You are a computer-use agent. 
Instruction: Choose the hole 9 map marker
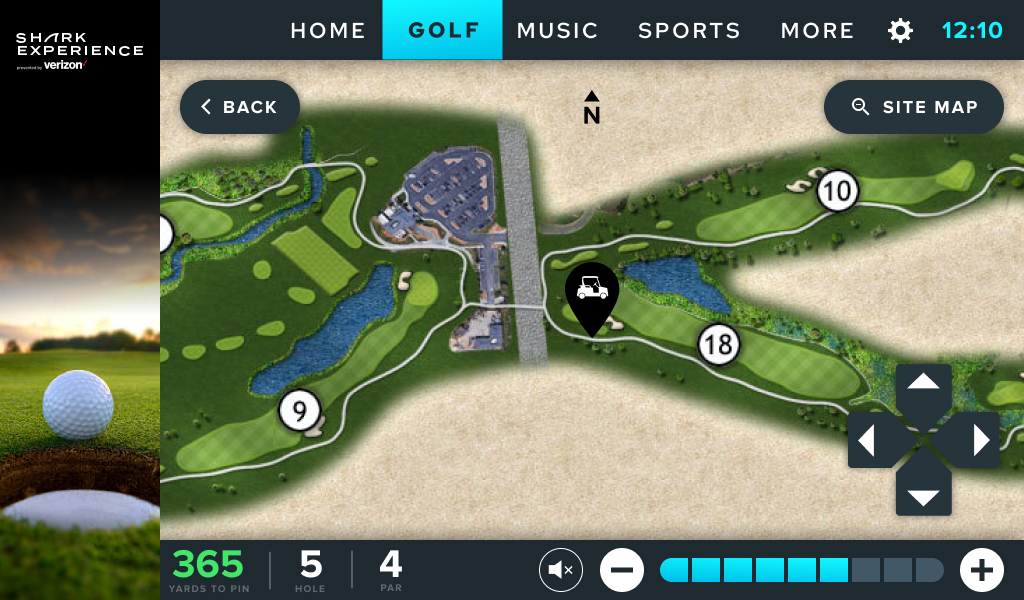coord(299,410)
